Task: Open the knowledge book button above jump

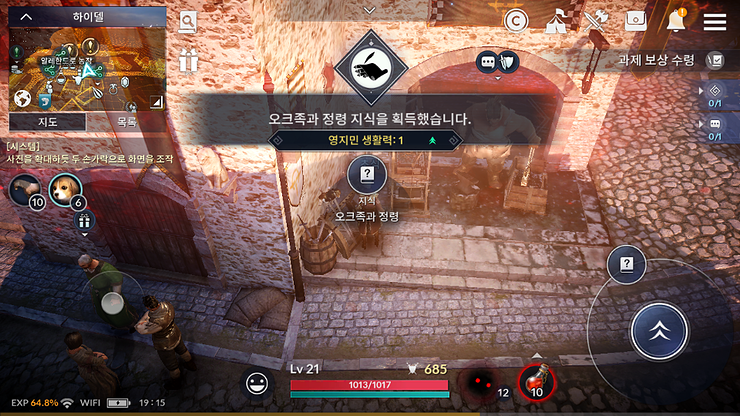Action: 626,265
